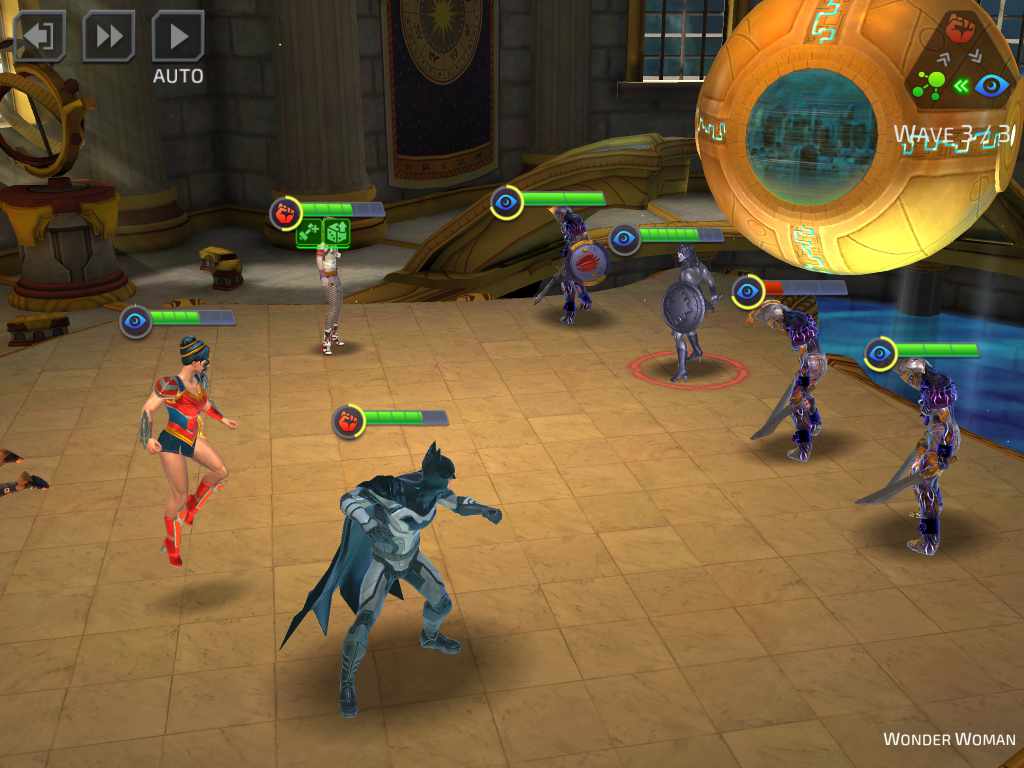Toggle fast-forward battle speed

click(x=108, y=36)
